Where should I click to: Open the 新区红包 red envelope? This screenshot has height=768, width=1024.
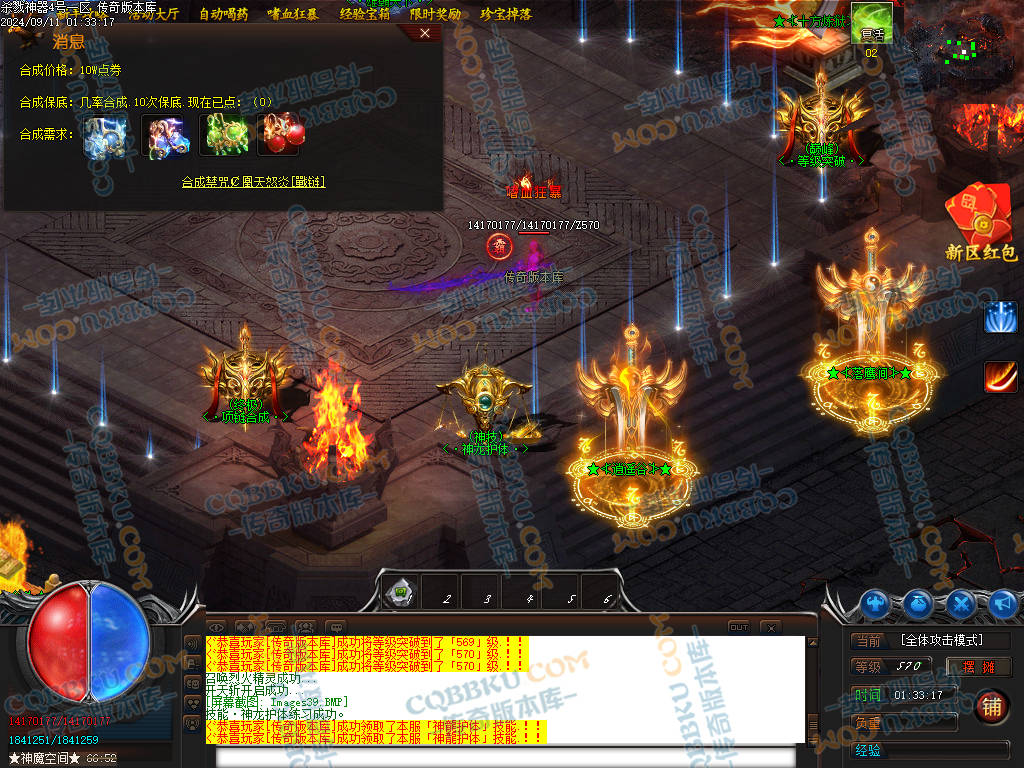pos(980,225)
